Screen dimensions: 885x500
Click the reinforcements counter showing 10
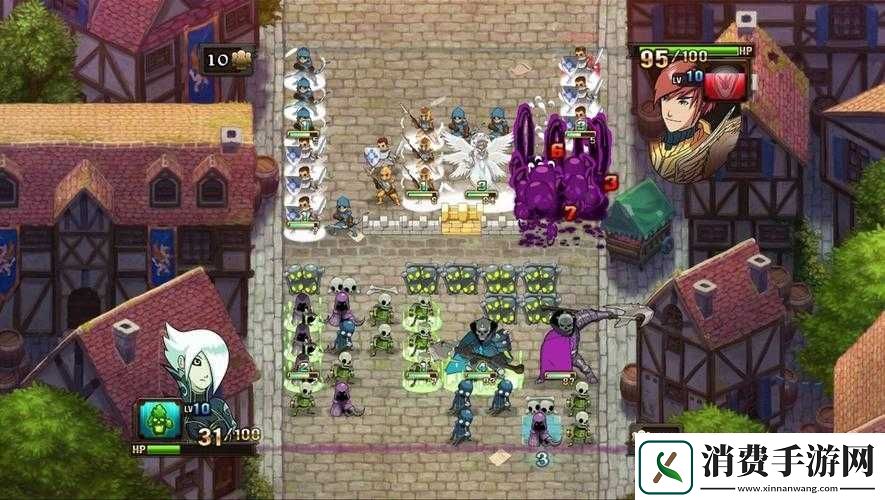228,59
